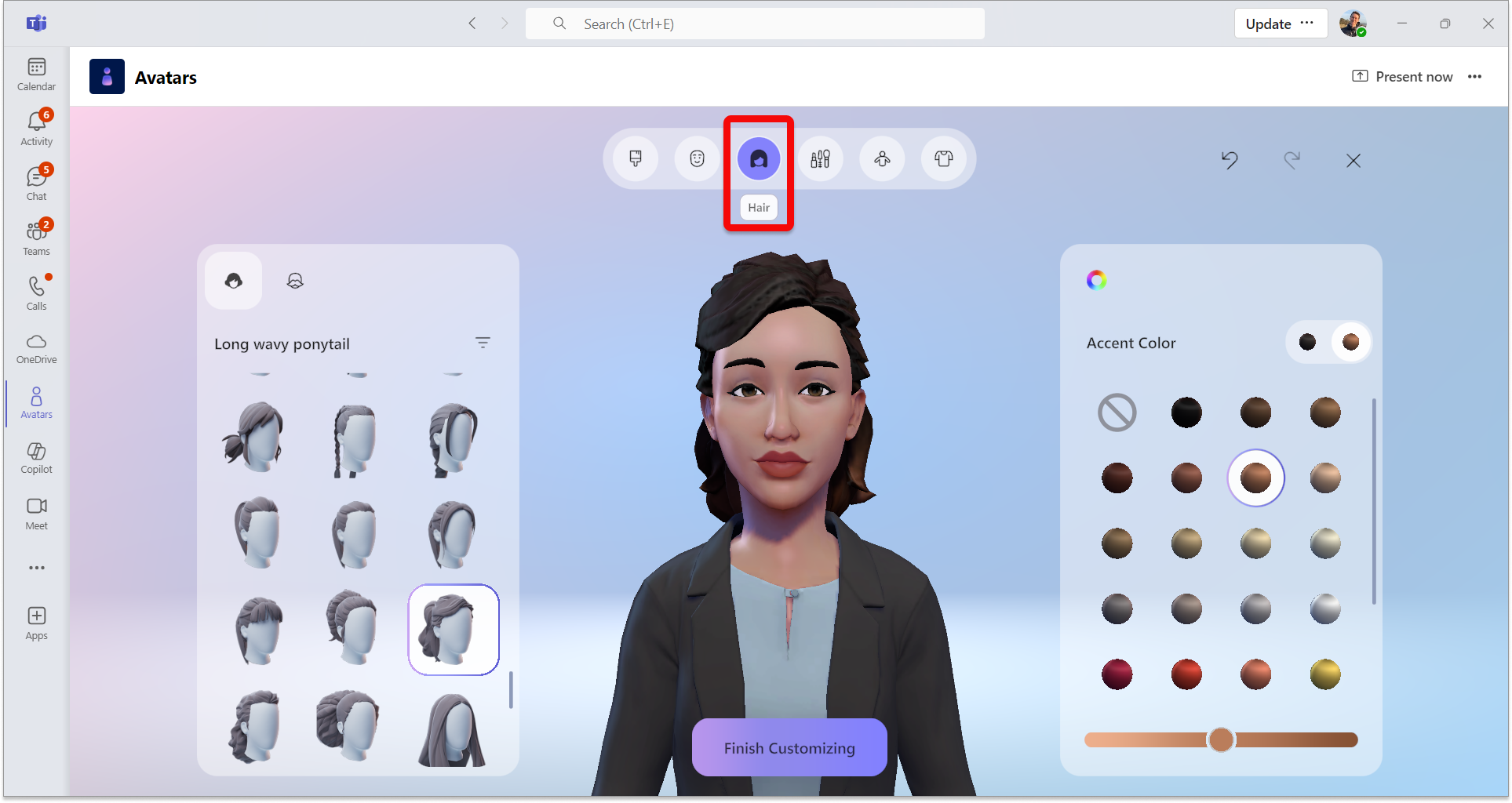Select the Avatars icon in the sidebar
The image size is (1512, 803).
point(36,402)
